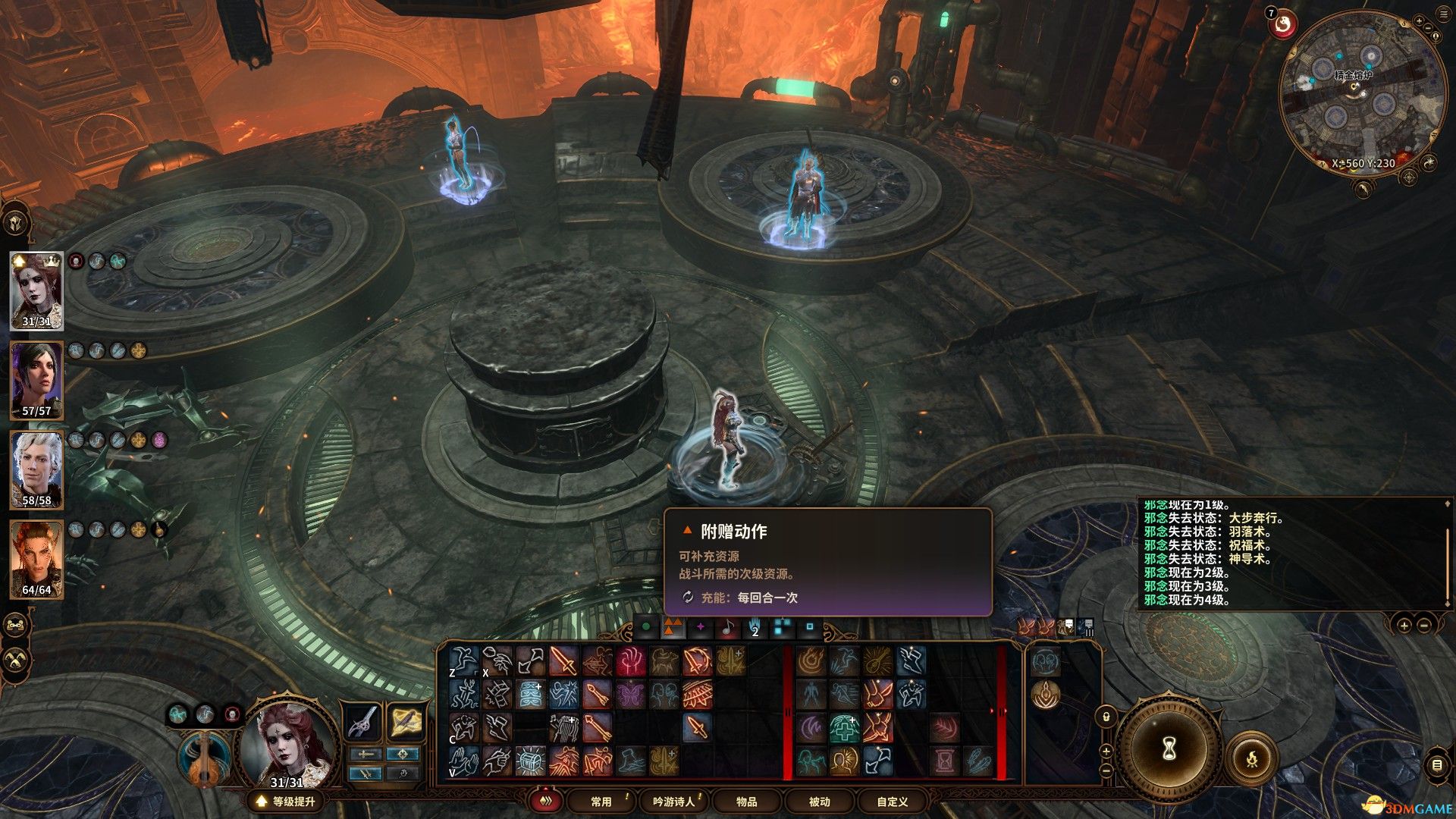Open the 自定义 (Custom) hotbar tab

coord(892,802)
